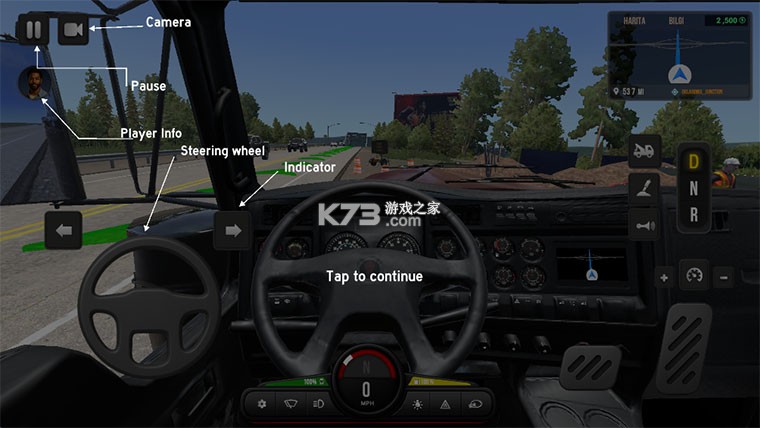Tap to continue the tutorial
760x428 pixels.
374,276
